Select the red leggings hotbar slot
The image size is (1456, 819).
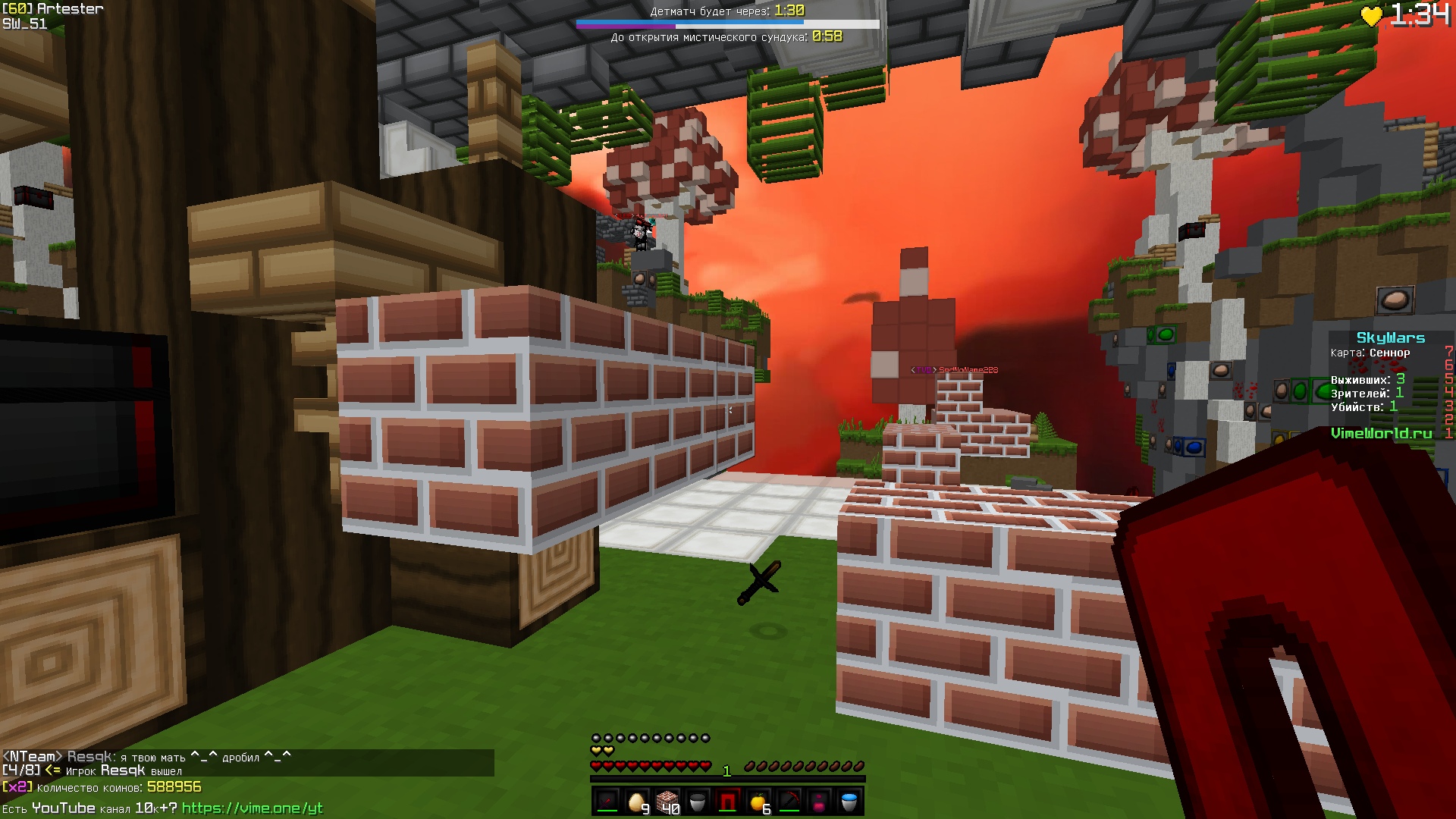tap(728, 801)
